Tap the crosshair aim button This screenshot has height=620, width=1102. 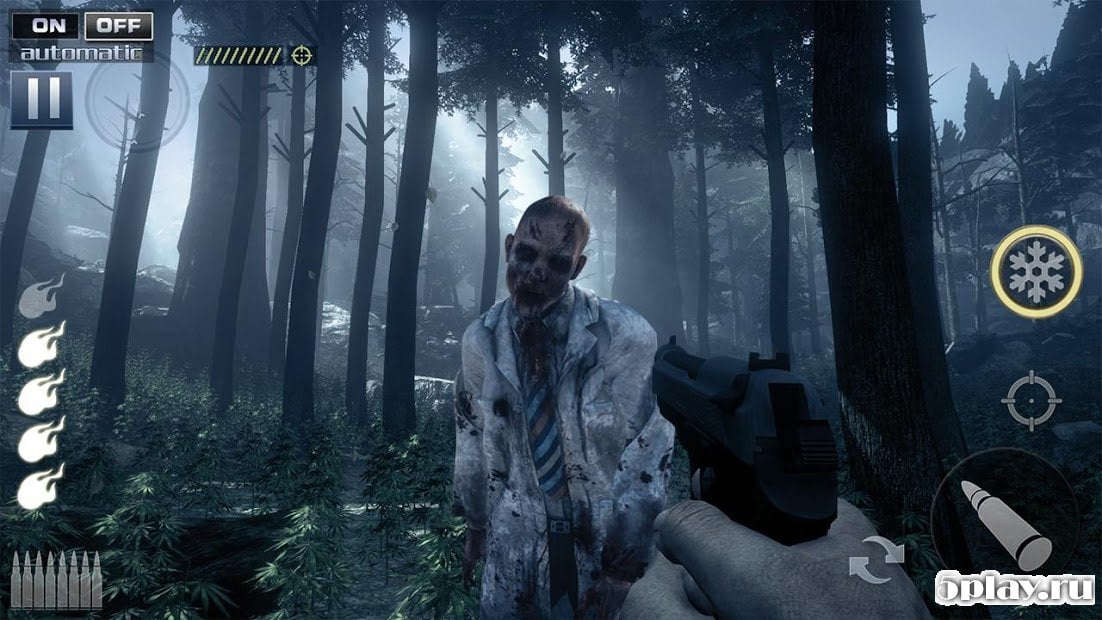pyautogui.click(x=1029, y=400)
